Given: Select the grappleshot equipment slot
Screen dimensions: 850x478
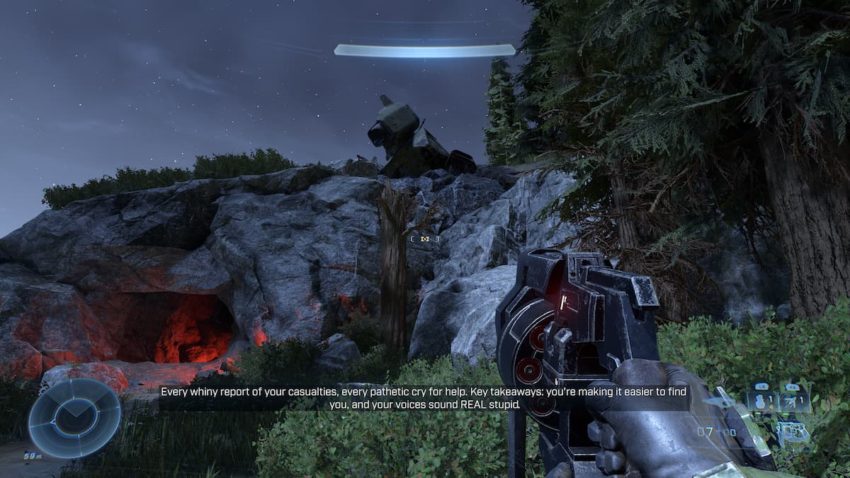Looking at the screenshot, I should coord(794,397).
